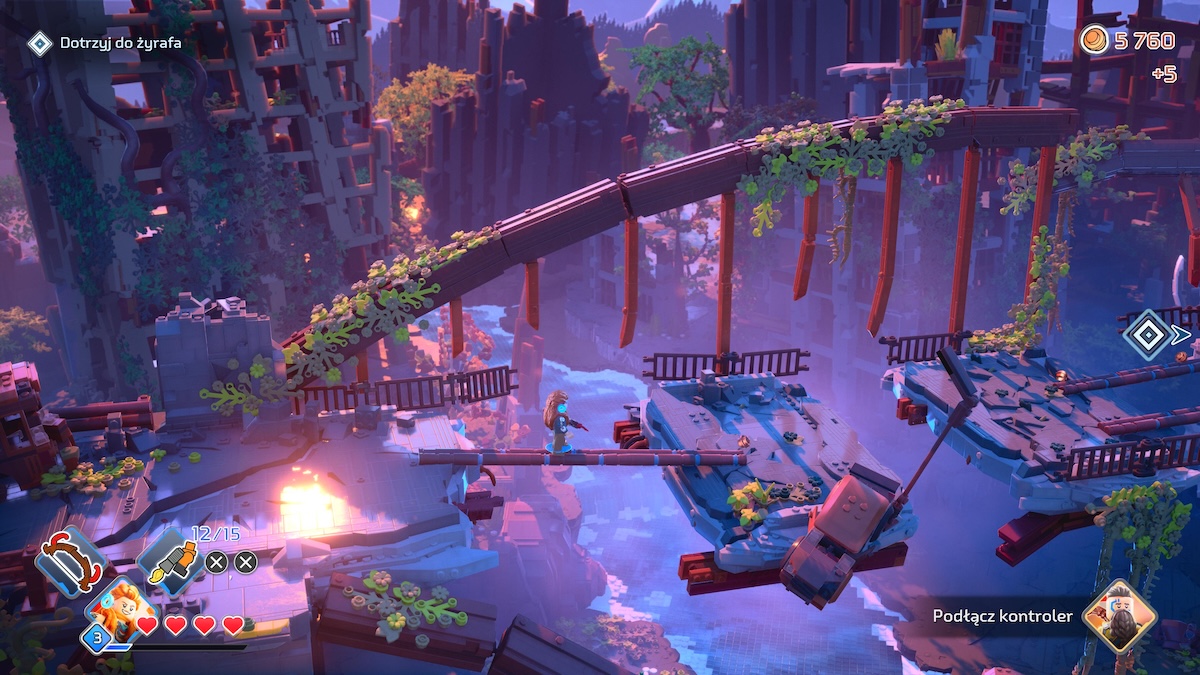Select the bow weapon icon

(70, 562)
